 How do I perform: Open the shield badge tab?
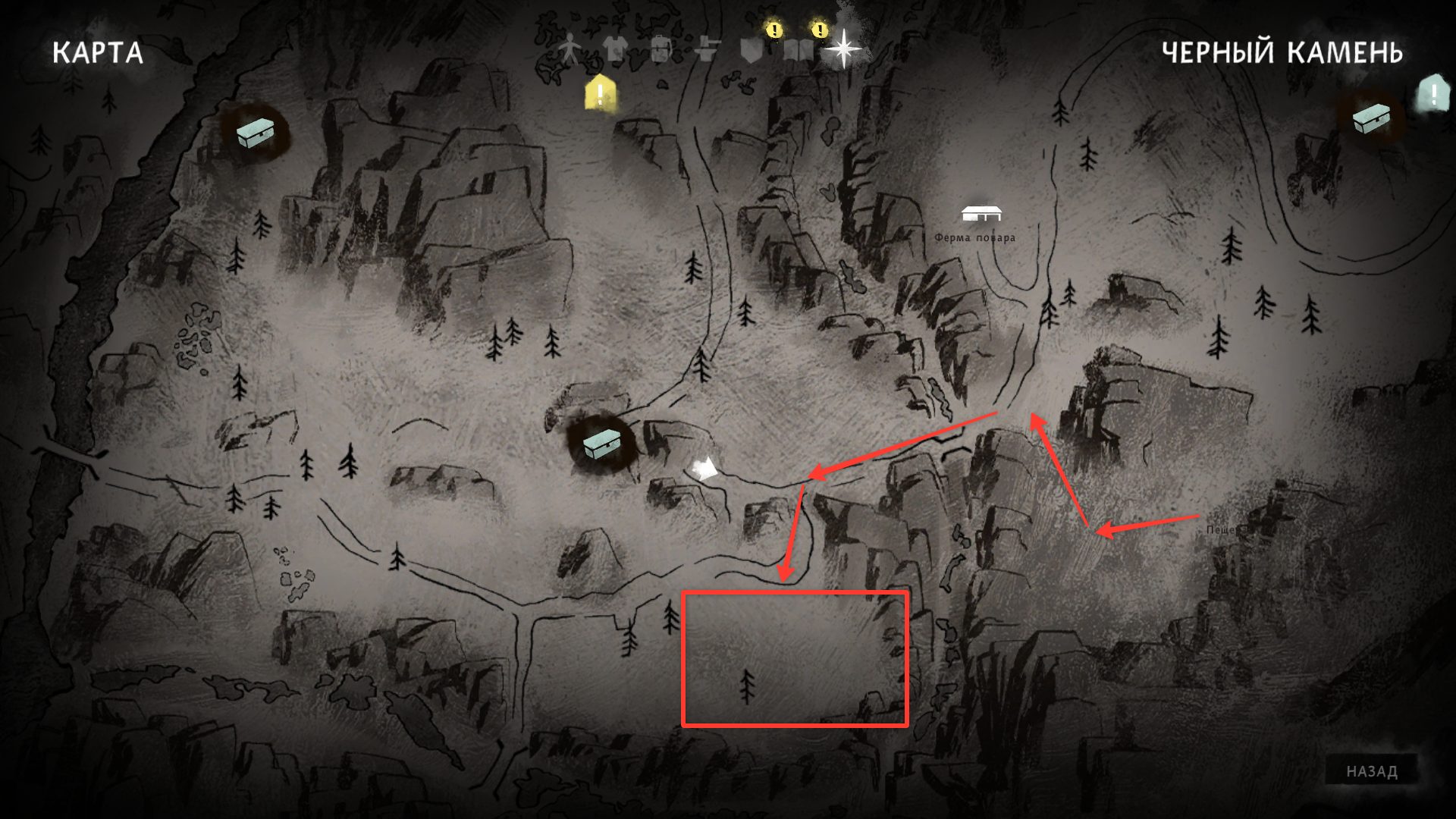(x=752, y=50)
